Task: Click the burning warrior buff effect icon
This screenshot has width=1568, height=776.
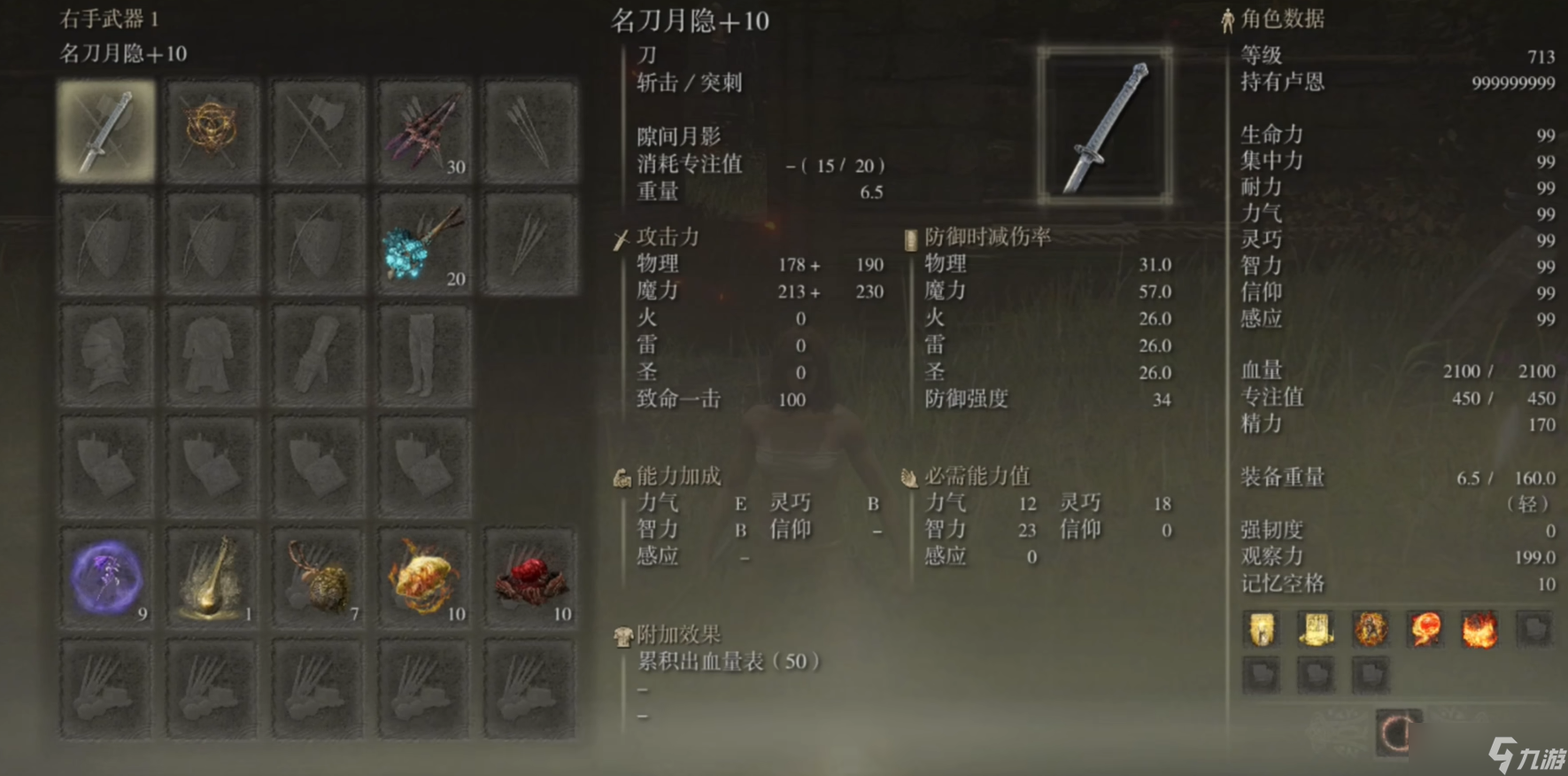Action: [x=1371, y=631]
